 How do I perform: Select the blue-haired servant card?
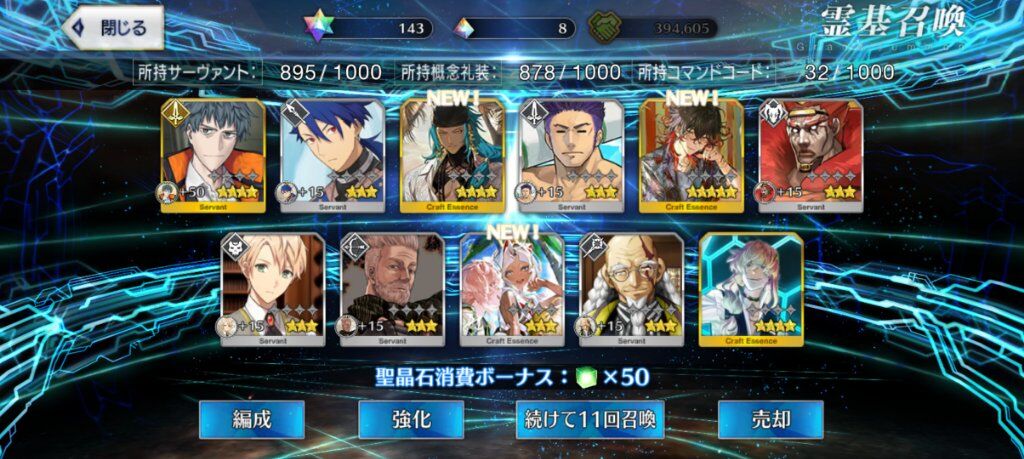pos(332,155)
